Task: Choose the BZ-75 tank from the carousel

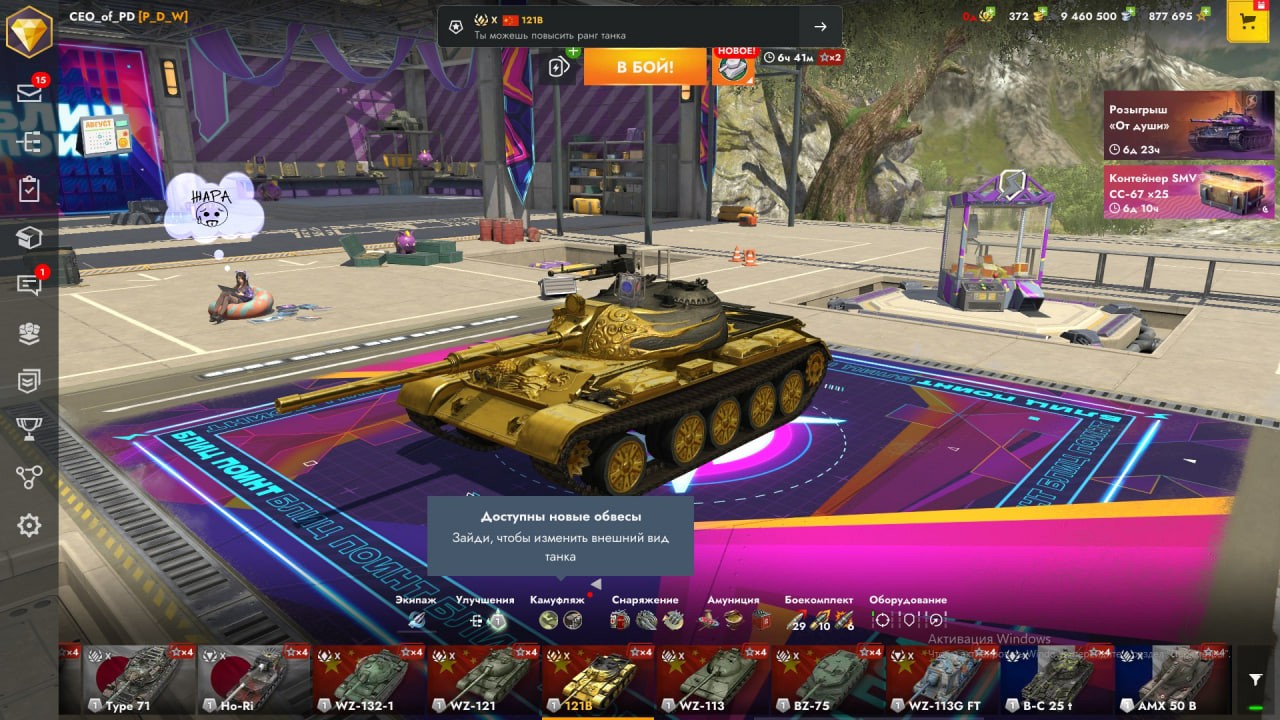Action: [827, 680]
